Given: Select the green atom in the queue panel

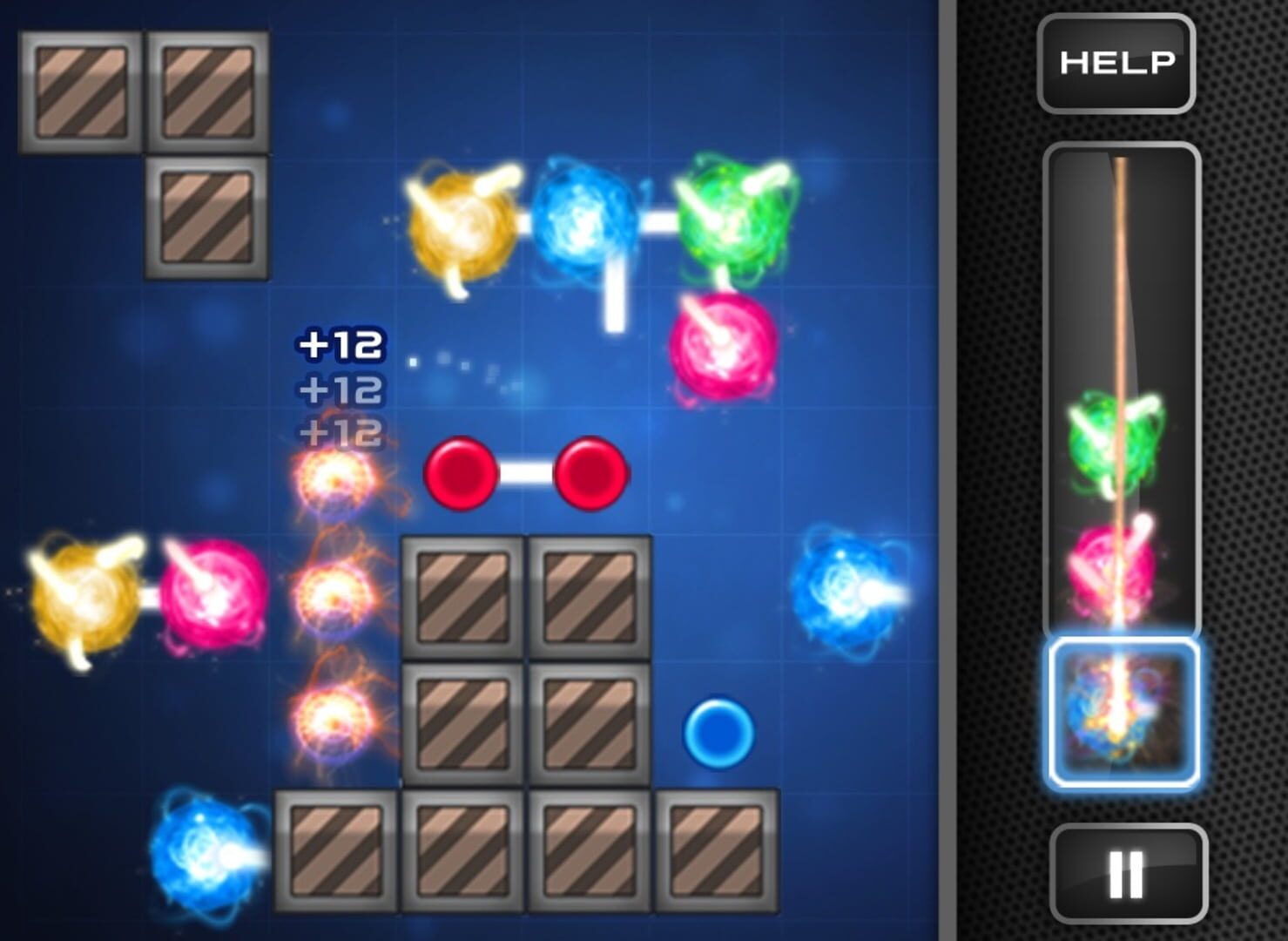Looking at the screenshot, I should coord(1117,440).
